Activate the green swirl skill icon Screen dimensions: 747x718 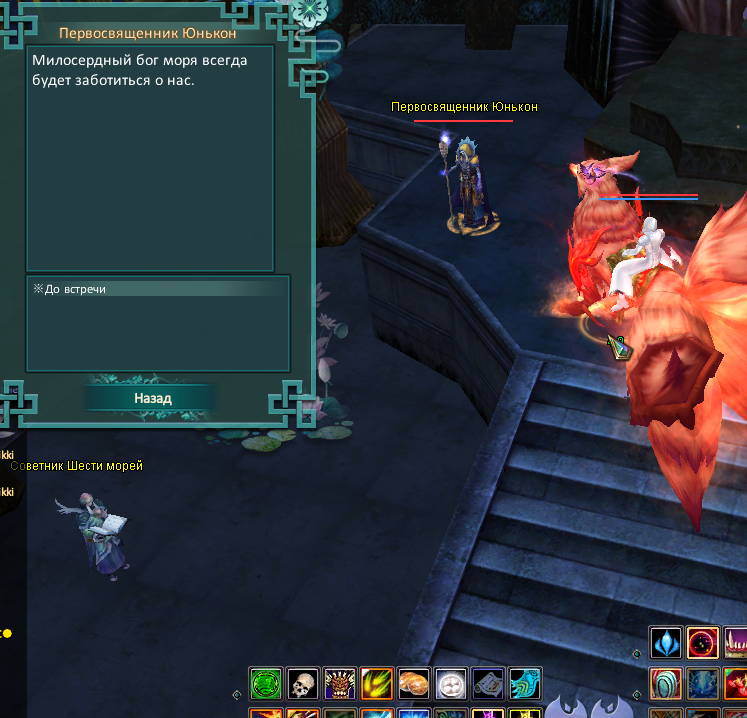(x=266, y=684)
